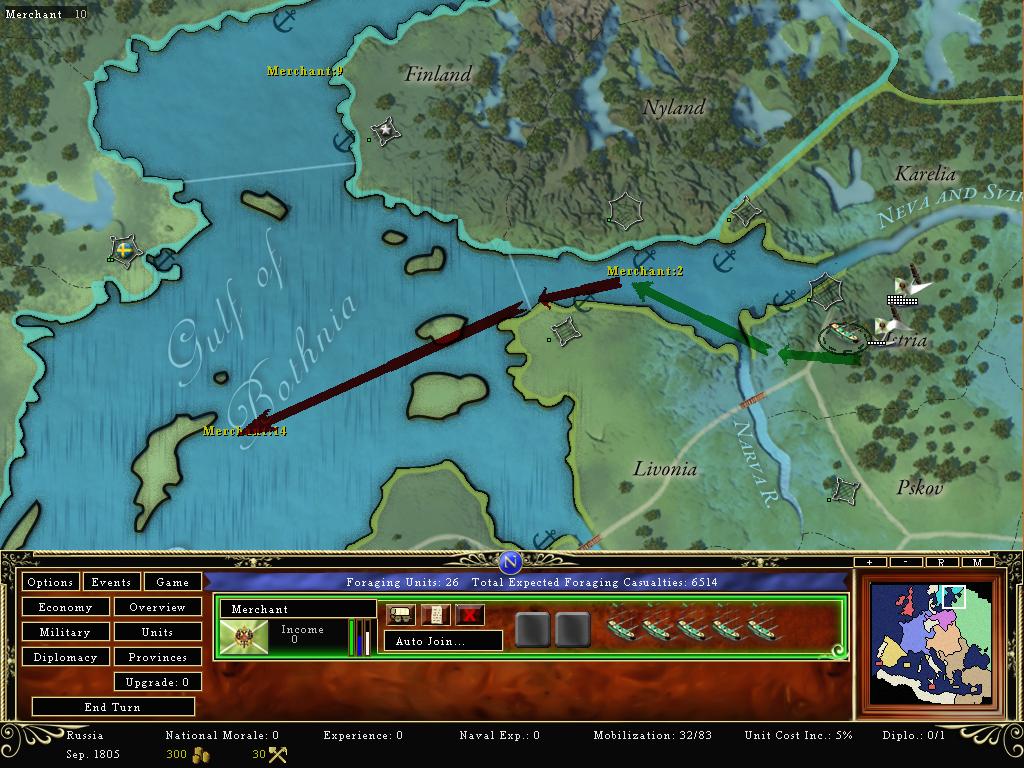Zoom in with the minimap plus button
Image resolution: width=1024 pixels, height=768 pixels.
click(x=869, y=563)
